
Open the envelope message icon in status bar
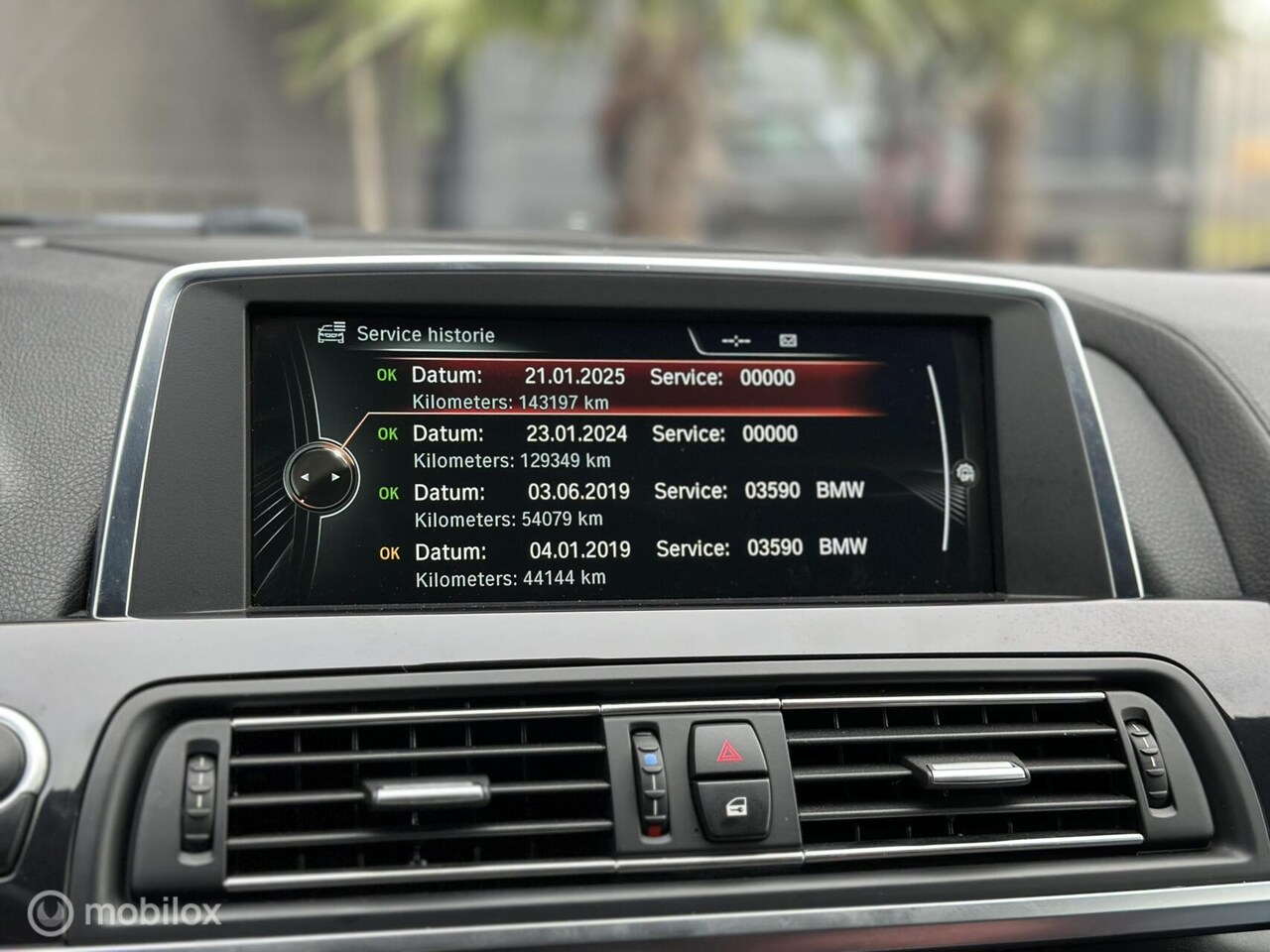[788, 341]
